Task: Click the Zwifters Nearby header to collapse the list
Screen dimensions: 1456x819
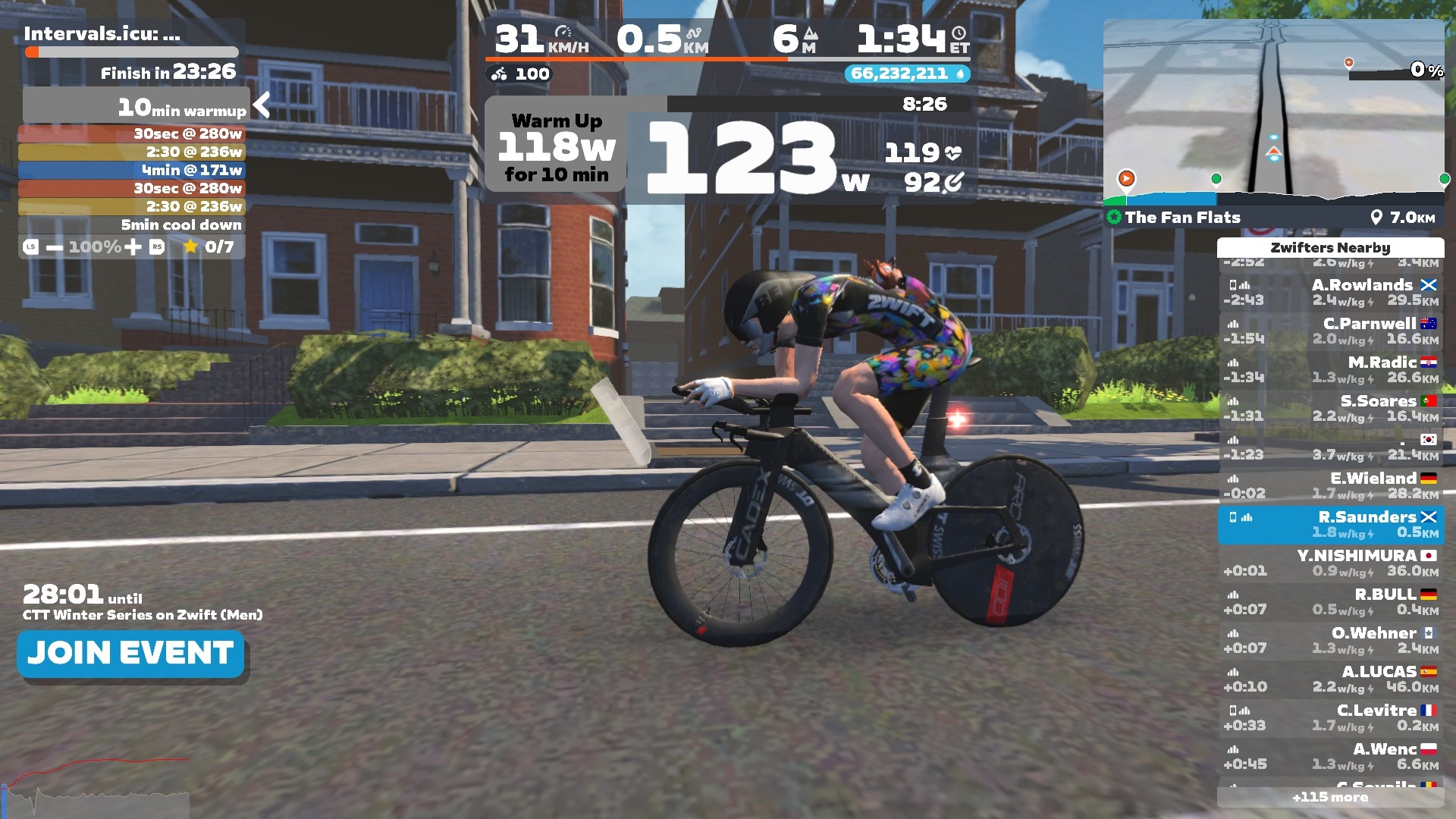Action: pos(1330,247)
